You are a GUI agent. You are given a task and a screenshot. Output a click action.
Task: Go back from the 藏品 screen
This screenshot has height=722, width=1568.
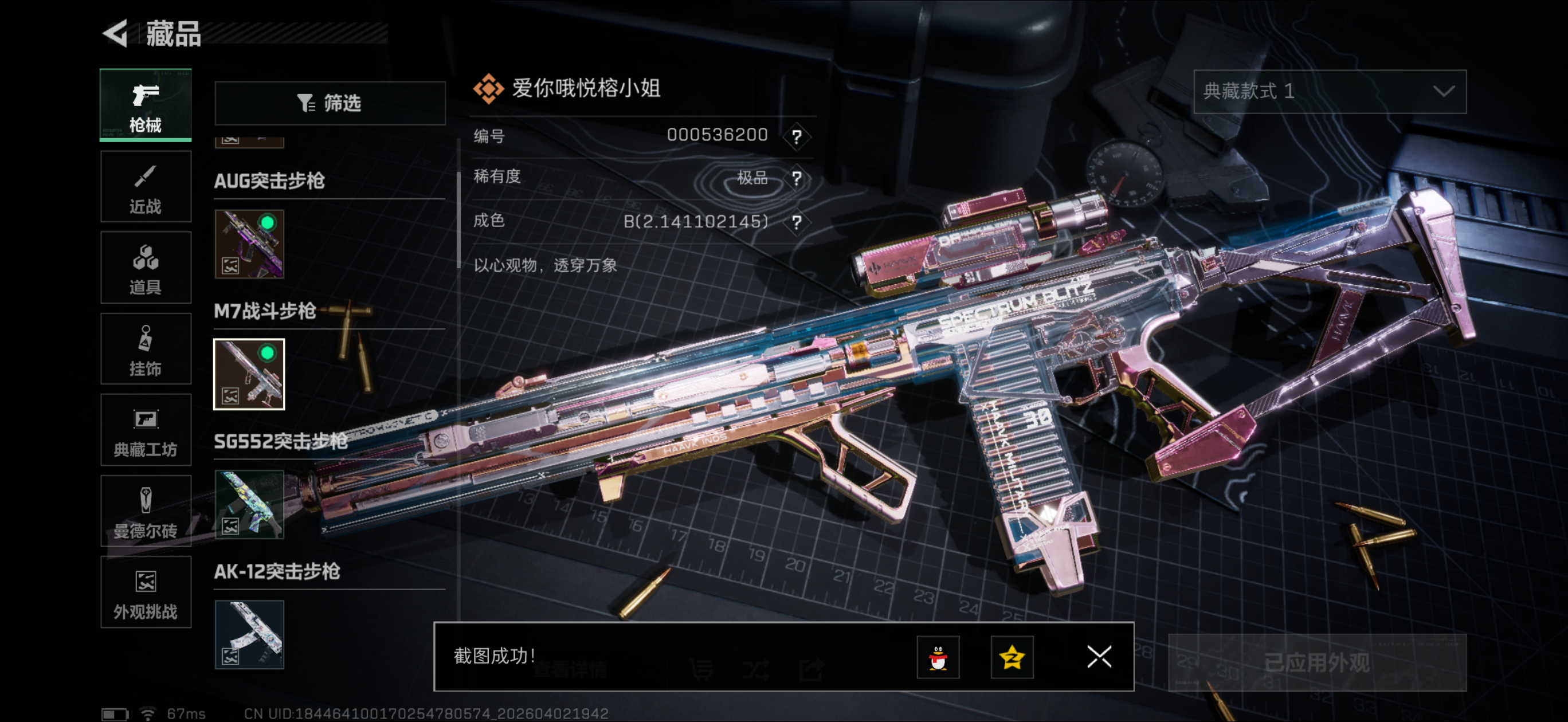pos(116,33)
